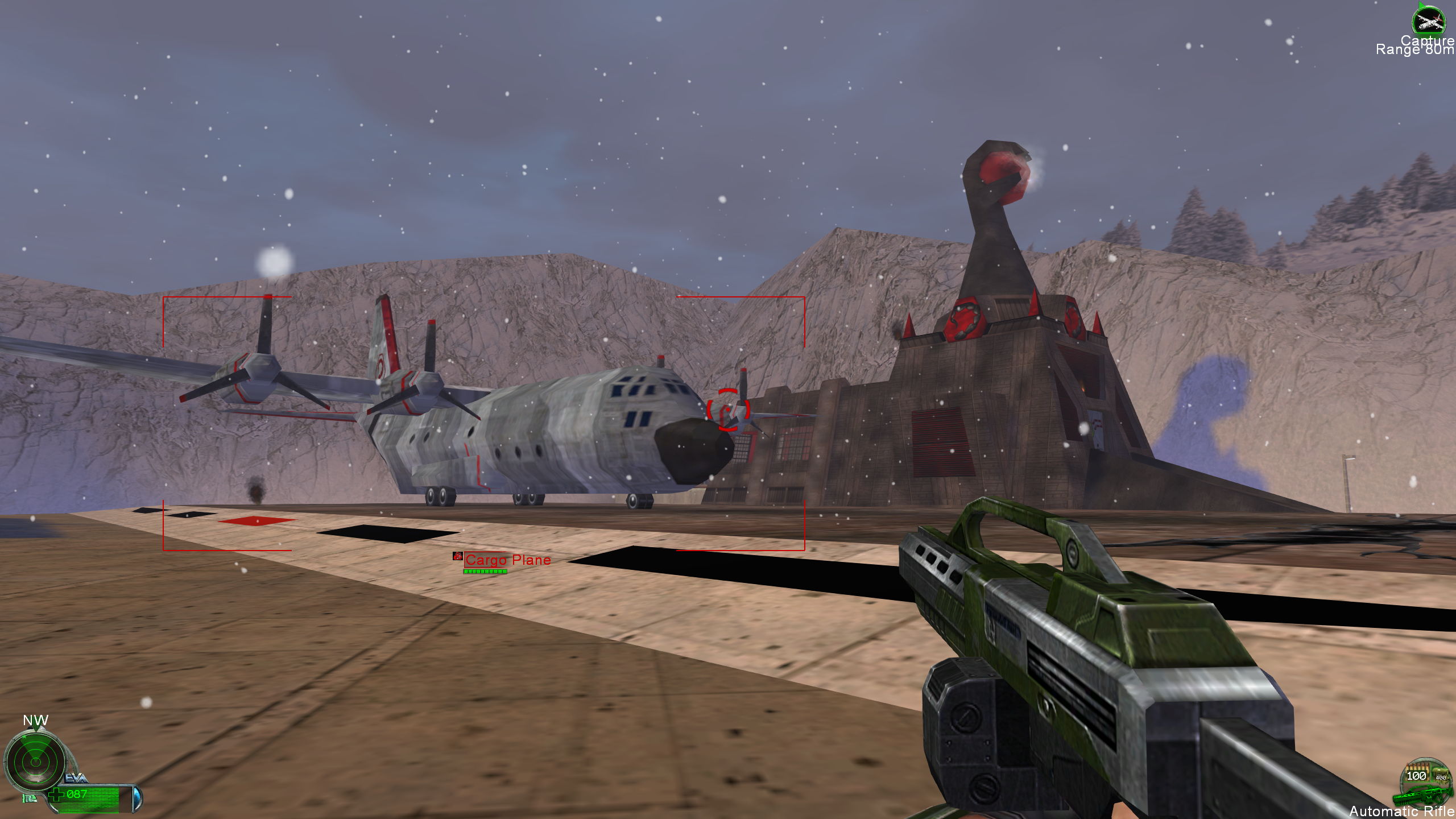The height and width of the screenshot is (819, 1456).
Task: Select the Cargo Plane target label
Action: click(x=507, y=560)
